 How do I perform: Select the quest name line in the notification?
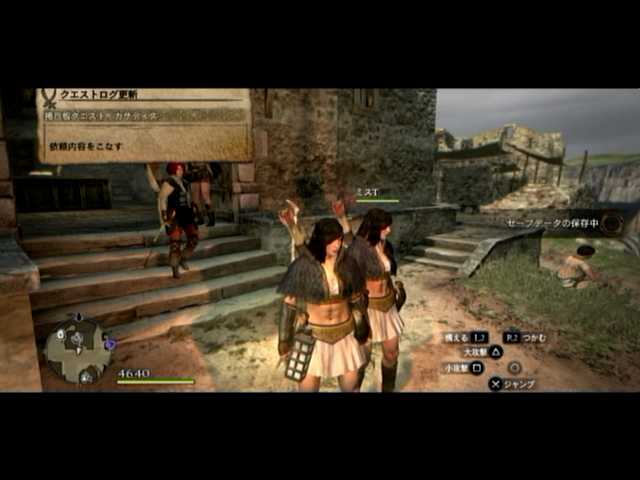(x=144, y=116)
